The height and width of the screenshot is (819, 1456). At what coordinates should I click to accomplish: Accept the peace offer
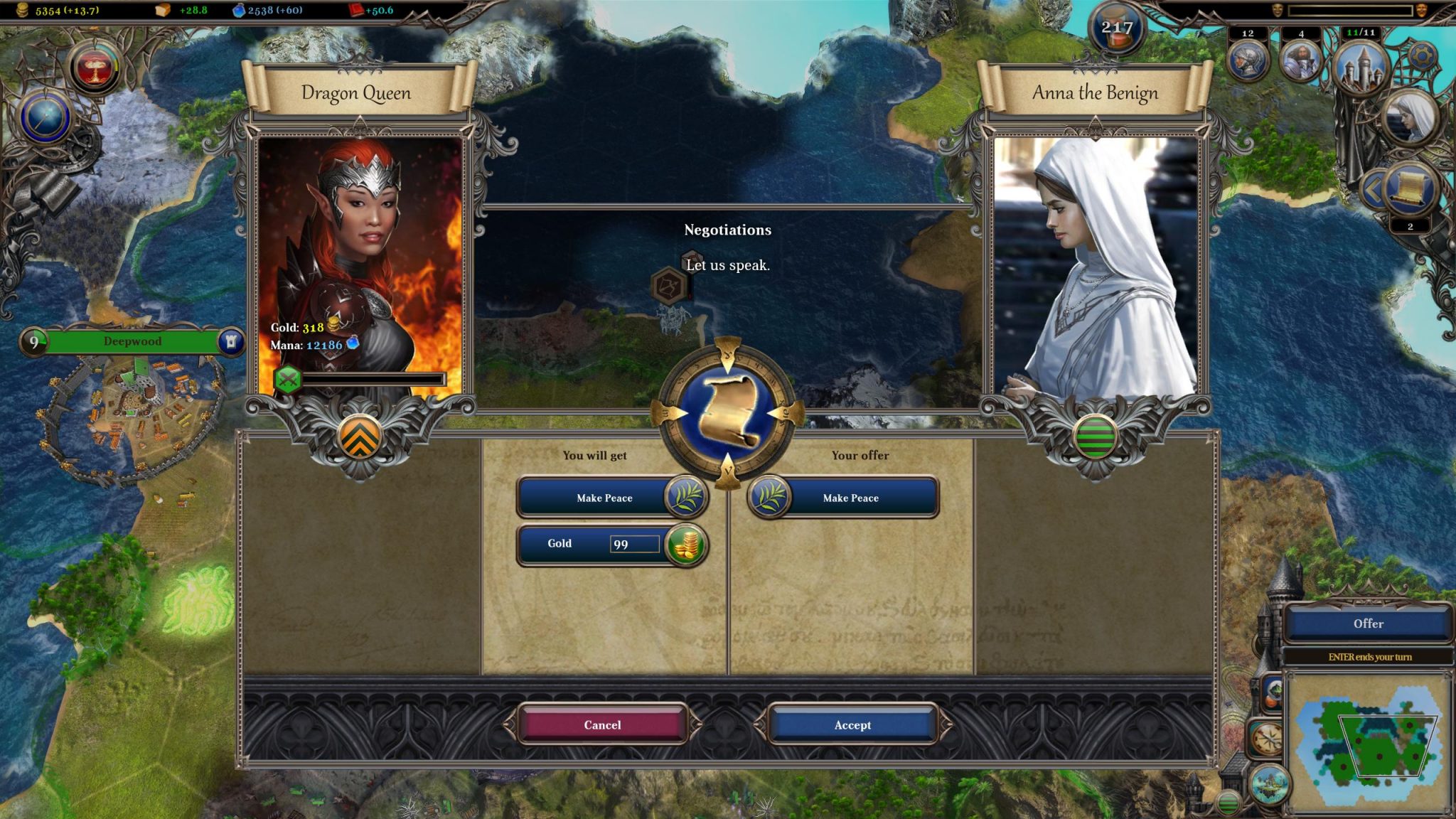point(852,724)
